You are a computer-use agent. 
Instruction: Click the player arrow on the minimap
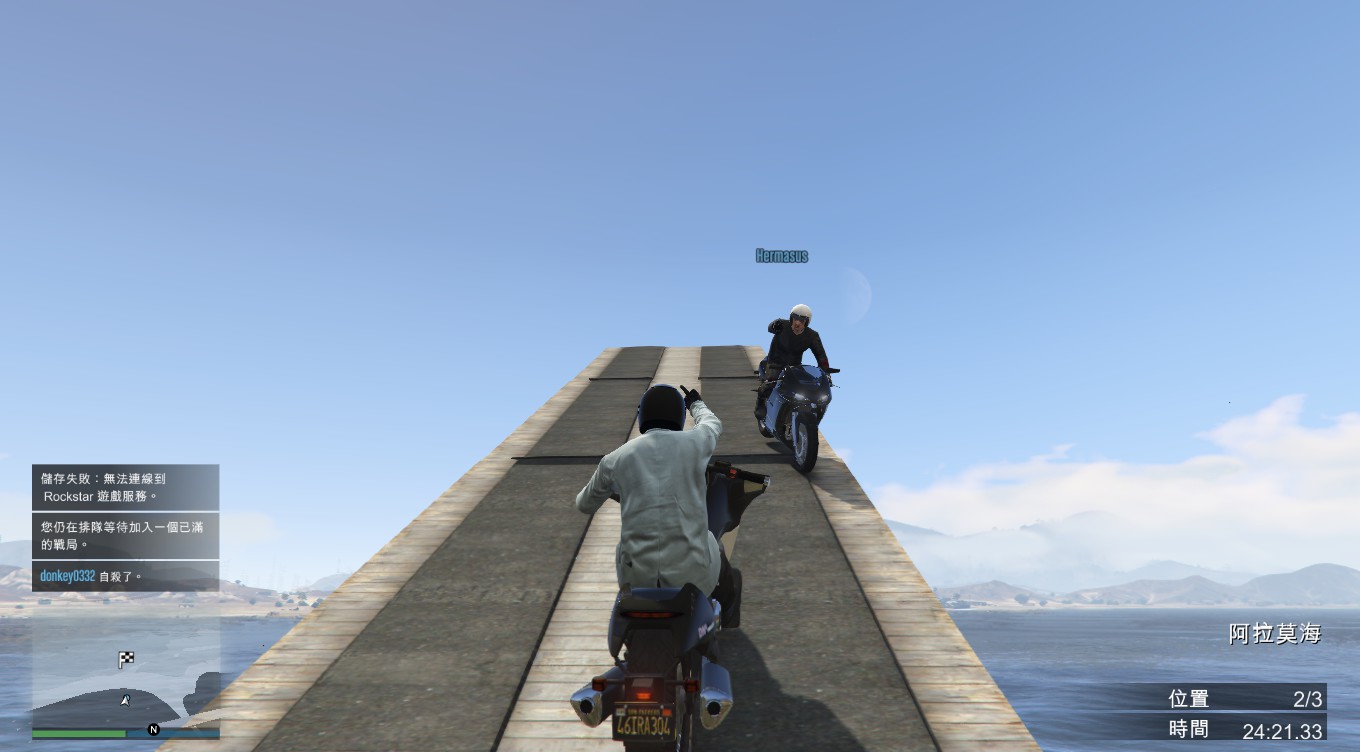pos(125,700)
